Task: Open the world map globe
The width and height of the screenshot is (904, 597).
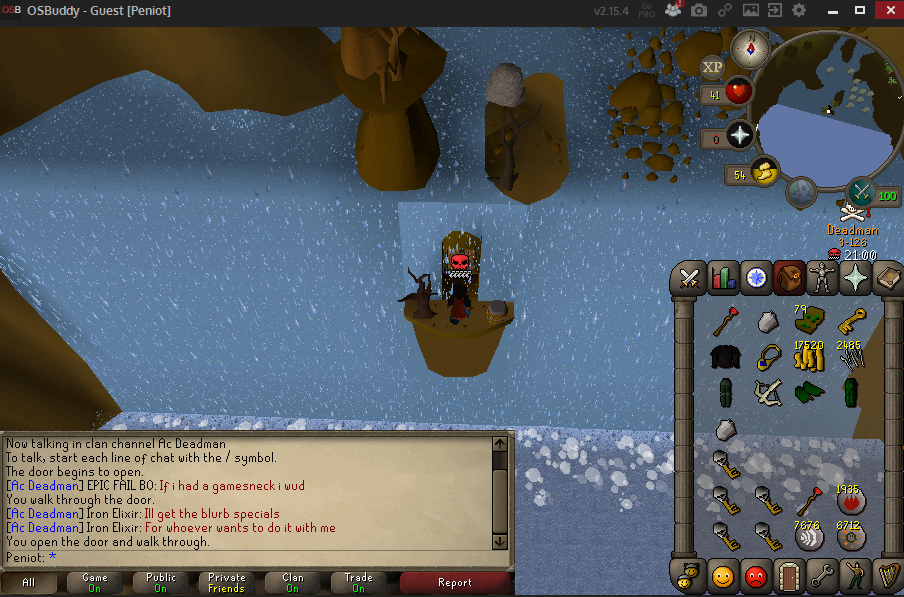Action: 800,190
